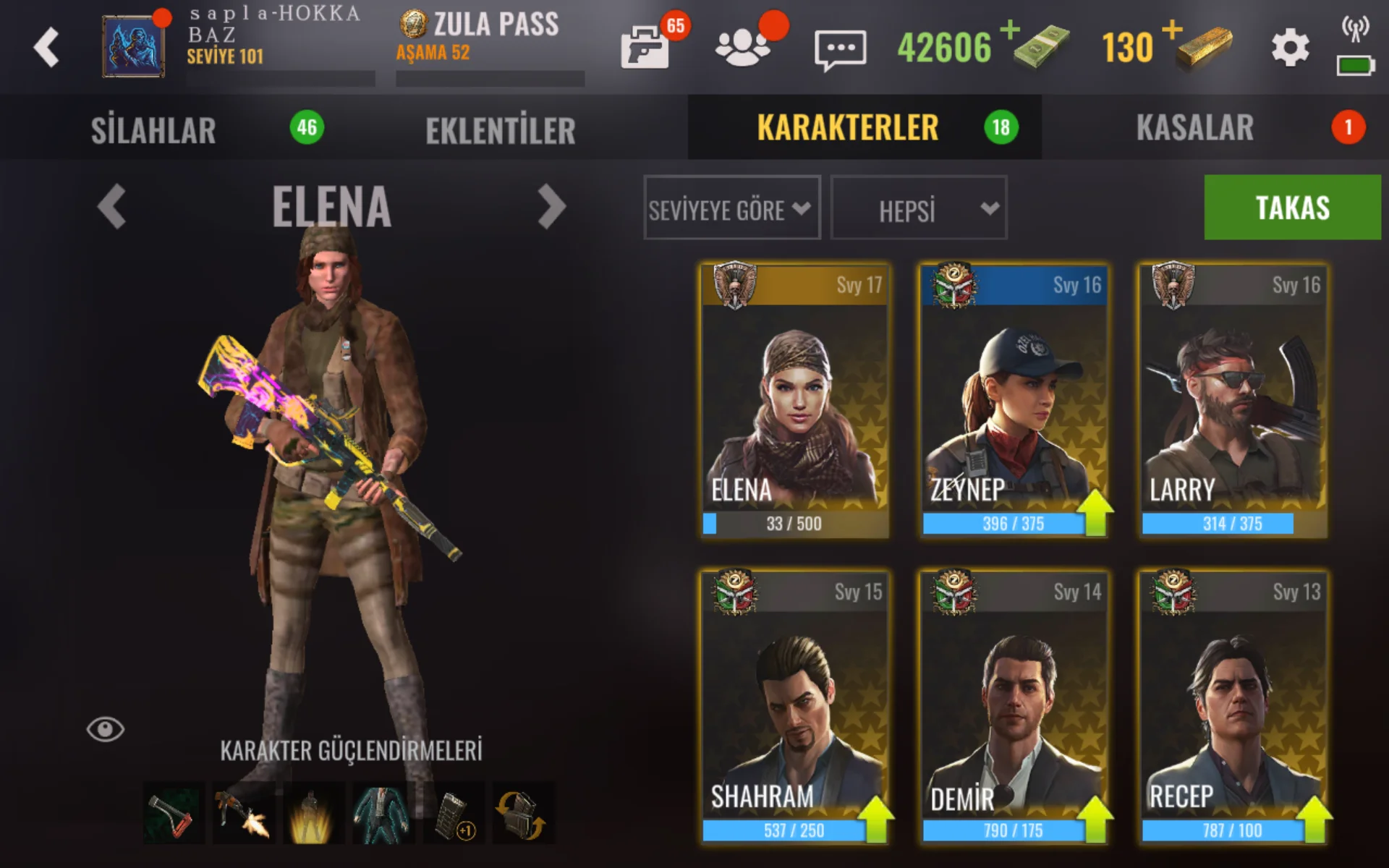1389x868 pixels.
Task: Pick the Recep character card
Action: click(1233, 706)
